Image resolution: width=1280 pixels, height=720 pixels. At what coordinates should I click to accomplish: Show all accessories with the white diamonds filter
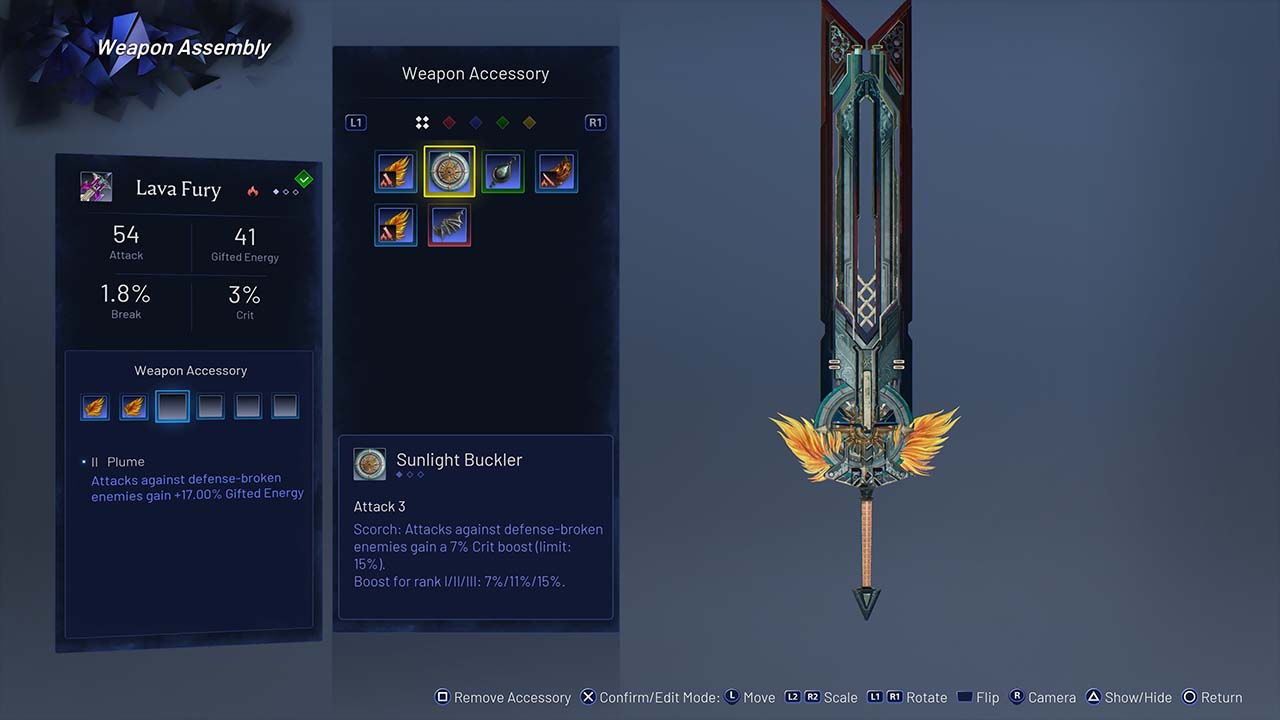[422, 122]
